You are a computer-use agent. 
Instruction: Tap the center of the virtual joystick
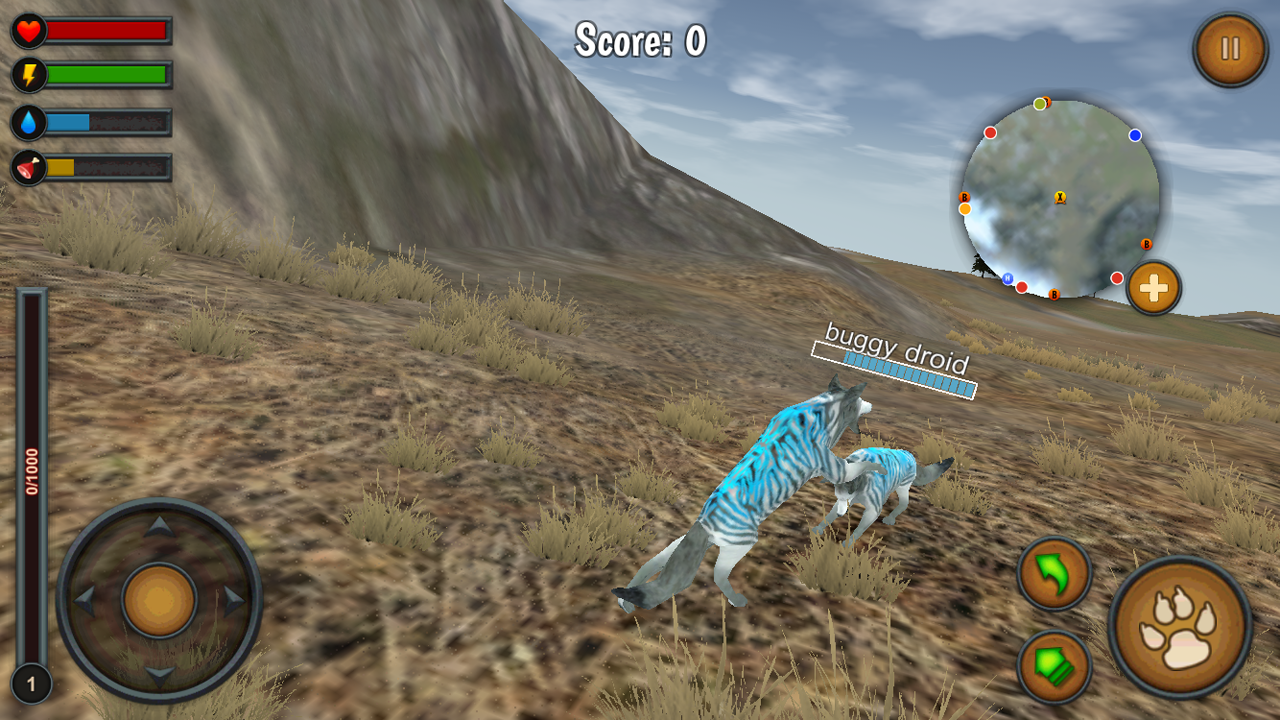click(x=160, y=597)
